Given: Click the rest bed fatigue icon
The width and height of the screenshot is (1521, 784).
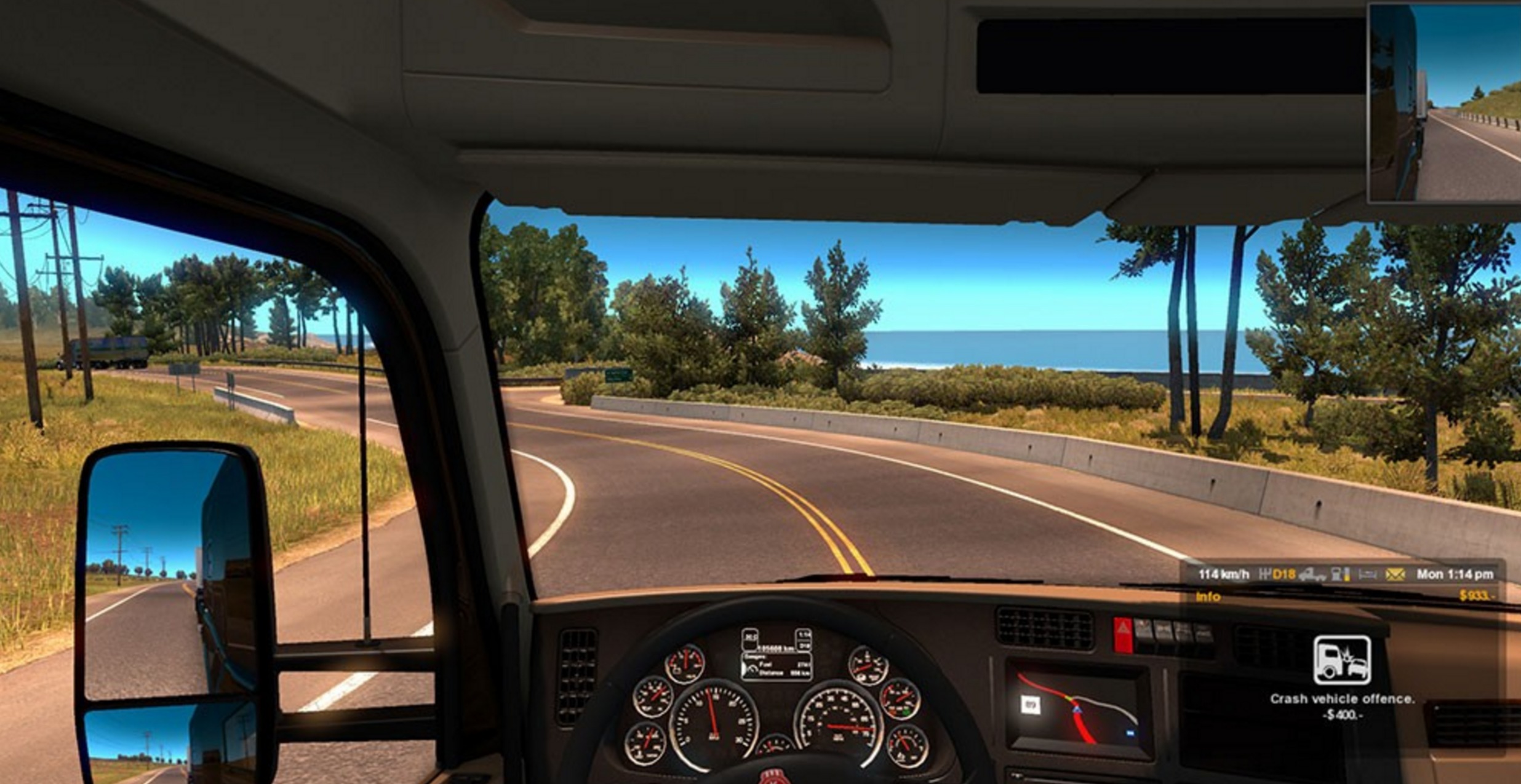Looking at the screenshot, I should (x=1367, y=574).
